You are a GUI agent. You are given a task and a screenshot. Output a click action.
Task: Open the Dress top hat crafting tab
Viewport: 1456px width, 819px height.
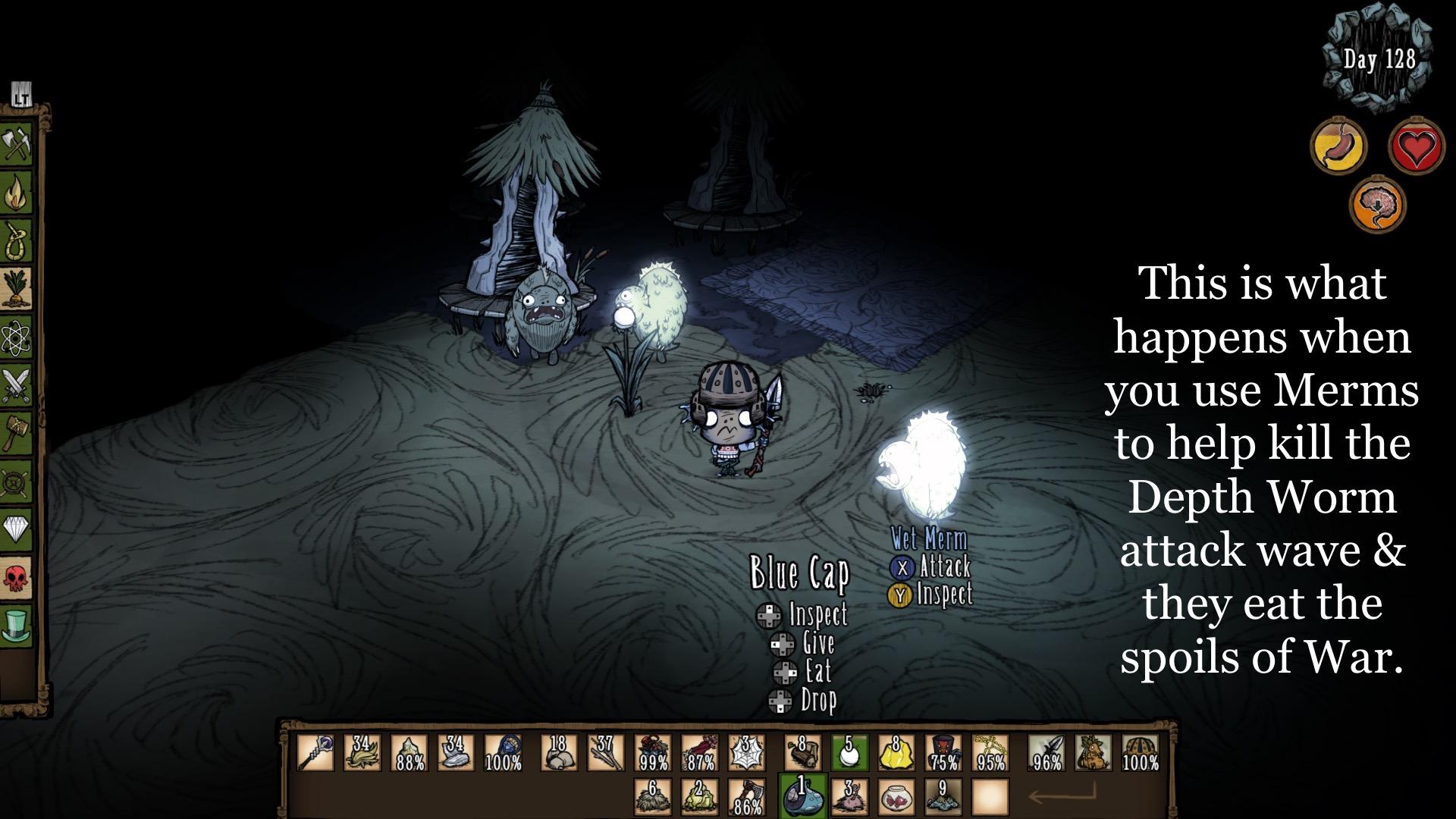(17, 625)
